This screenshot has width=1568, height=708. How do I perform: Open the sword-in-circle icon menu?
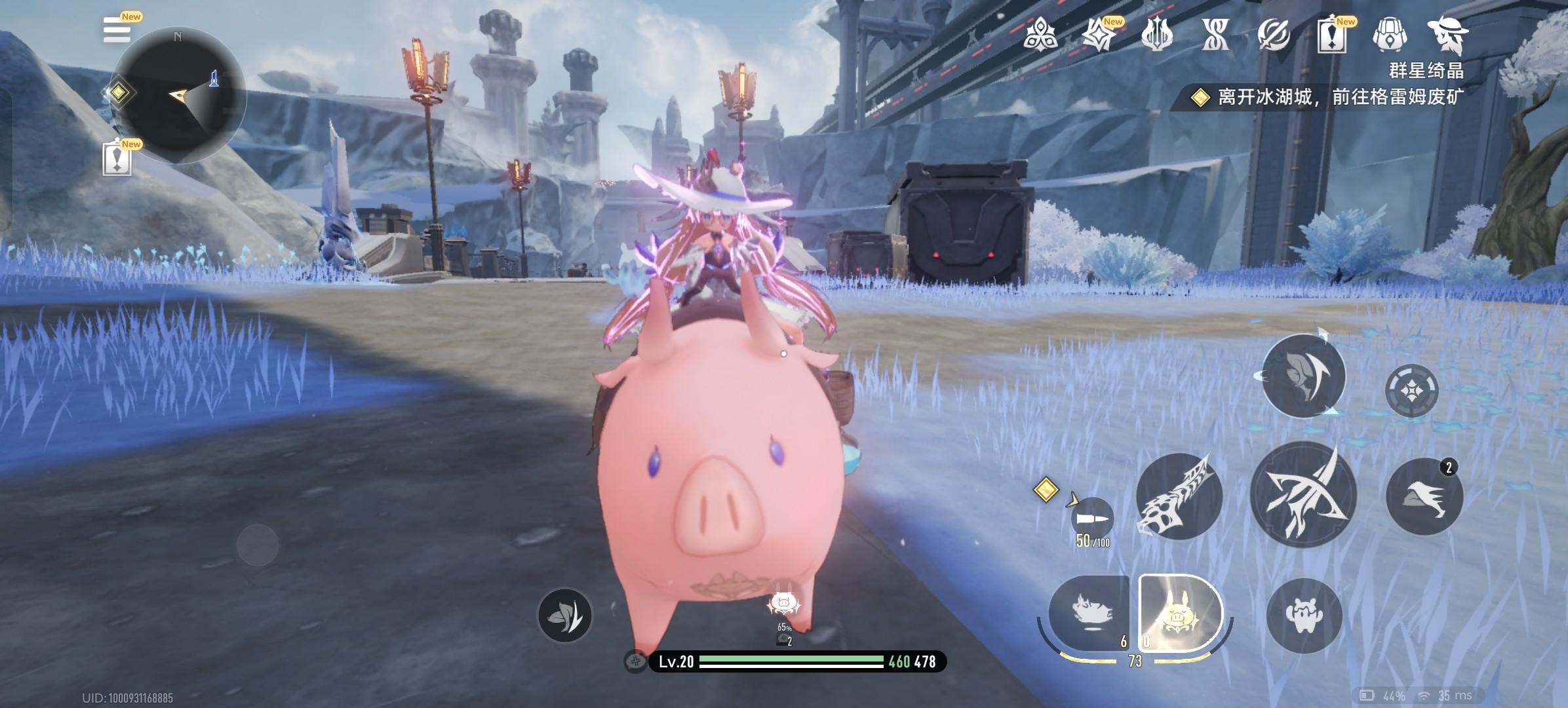(1274, 34)
